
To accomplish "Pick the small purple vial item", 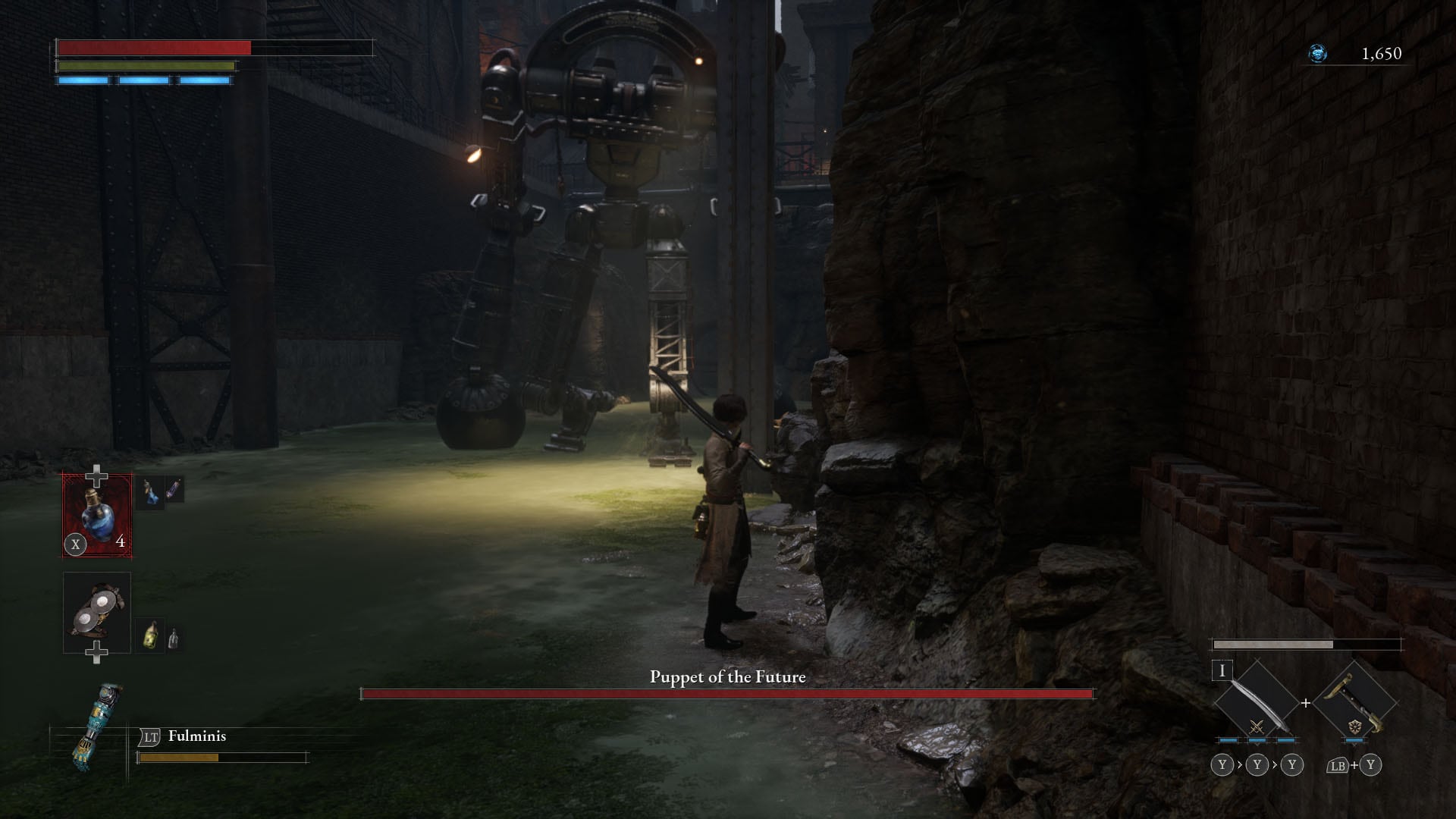I will coord(174,489).
